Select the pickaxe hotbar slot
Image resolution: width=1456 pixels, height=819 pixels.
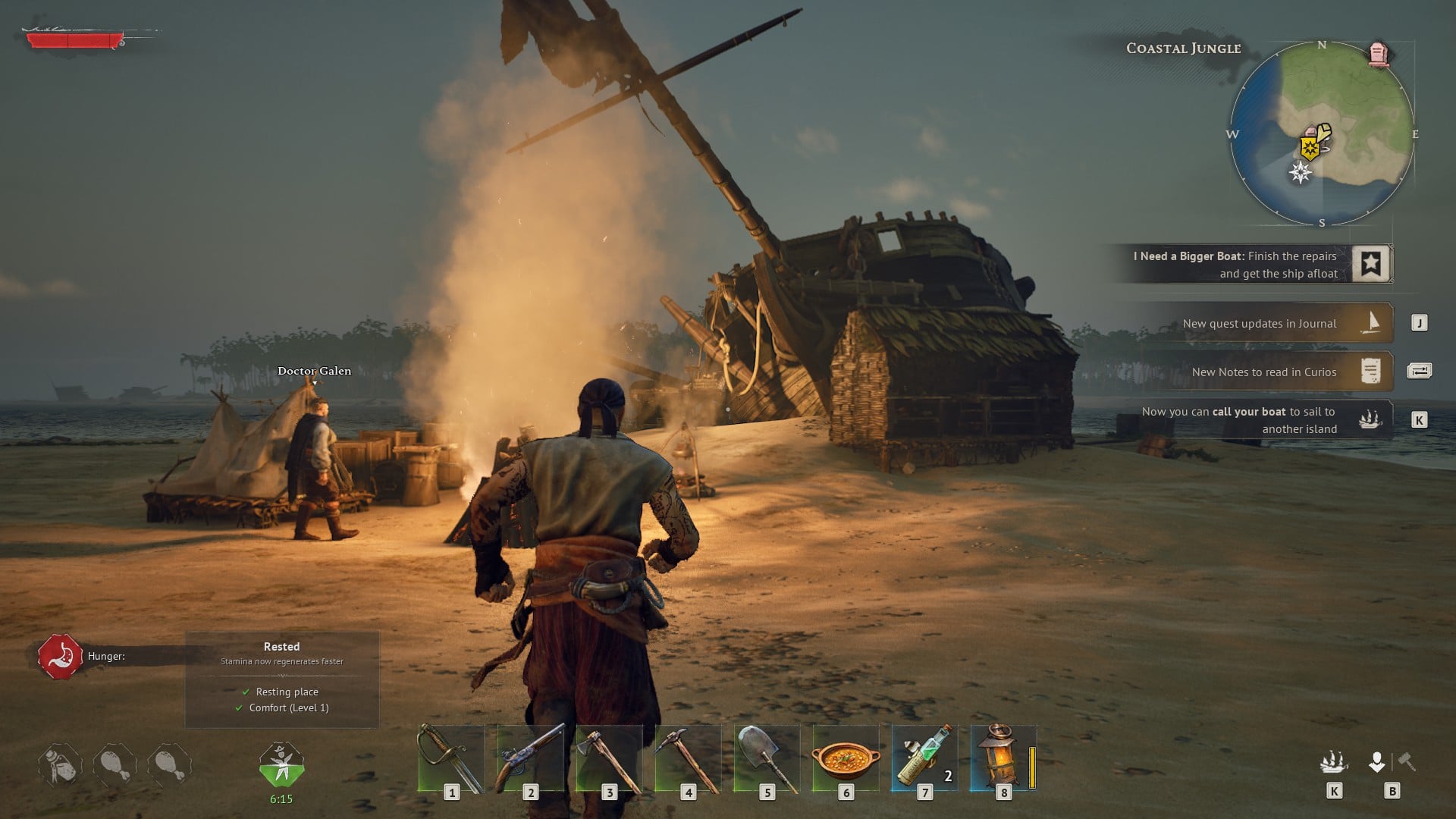click(x=688, y=758)
